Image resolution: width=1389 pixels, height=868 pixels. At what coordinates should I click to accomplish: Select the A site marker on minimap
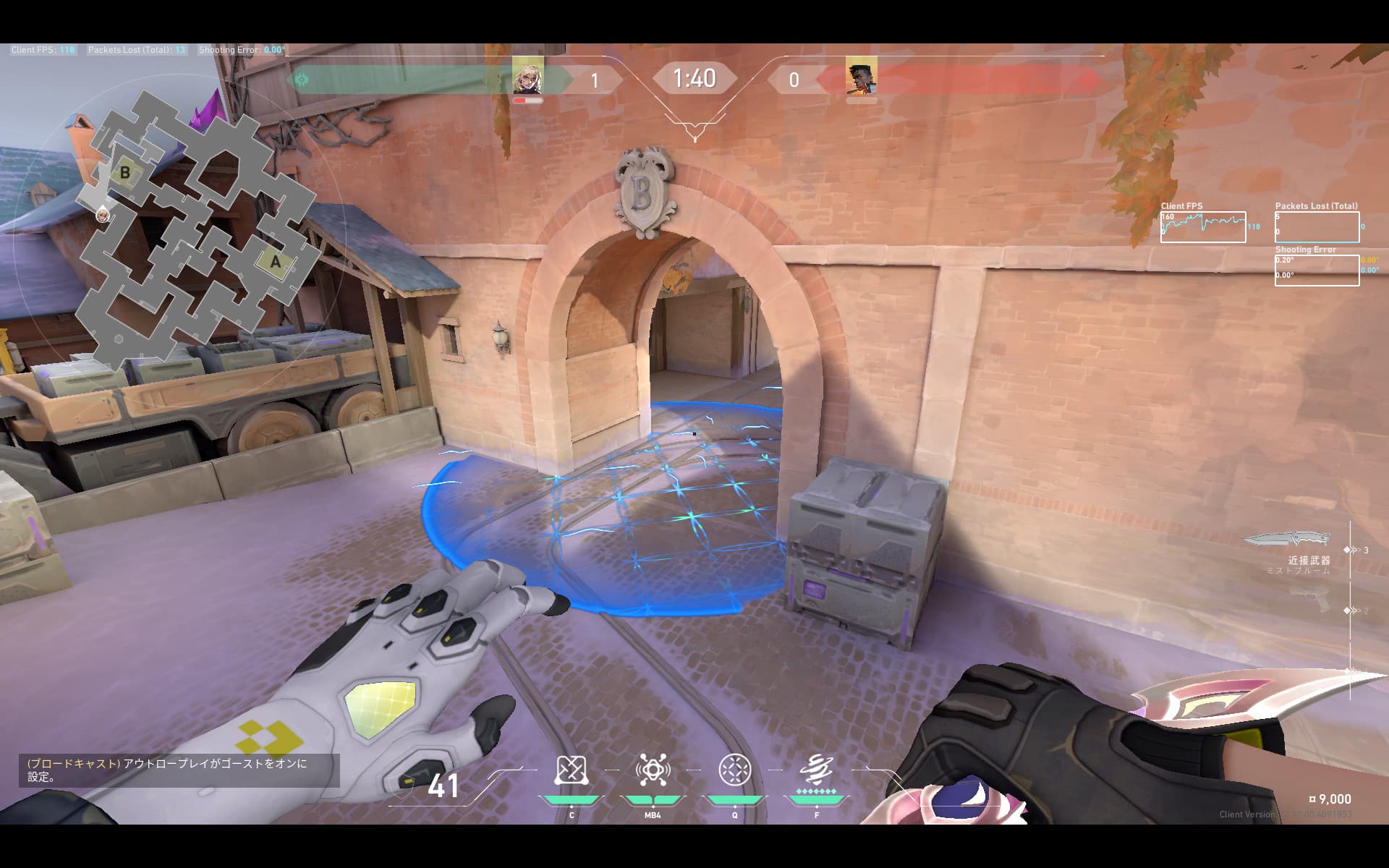pos(275,262)
